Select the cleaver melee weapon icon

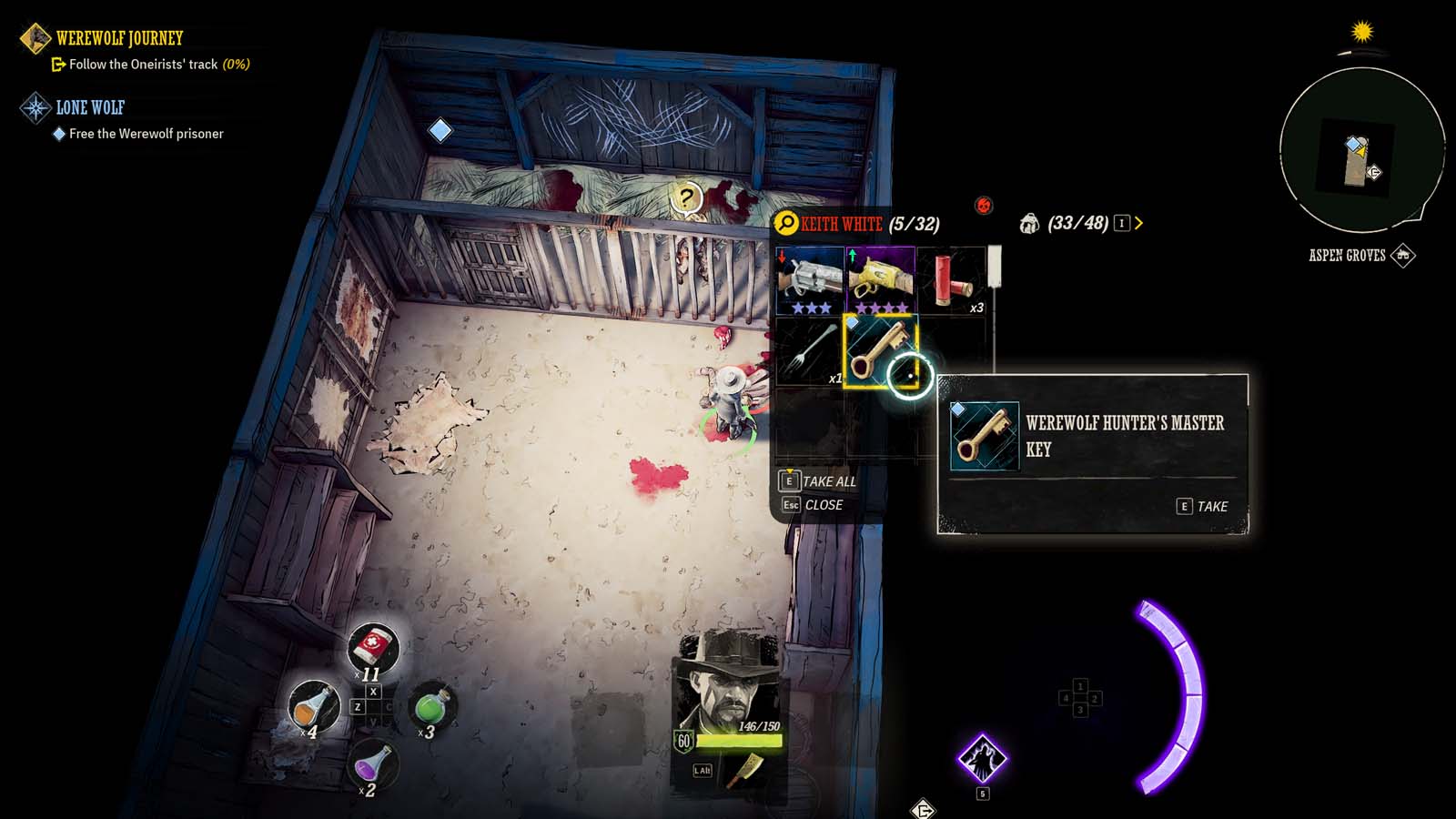(x=745, y=770)
